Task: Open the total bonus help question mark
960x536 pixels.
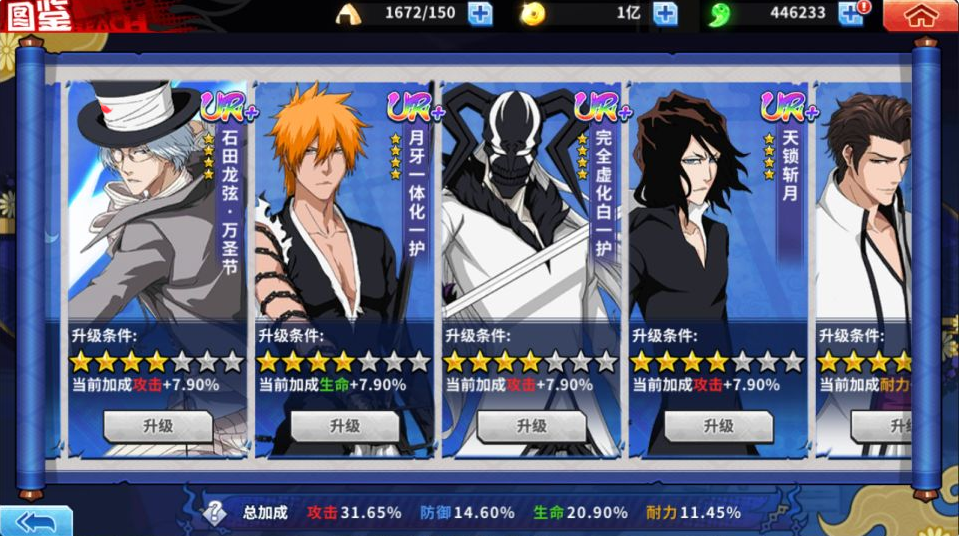Action: [x=215, y=513]
